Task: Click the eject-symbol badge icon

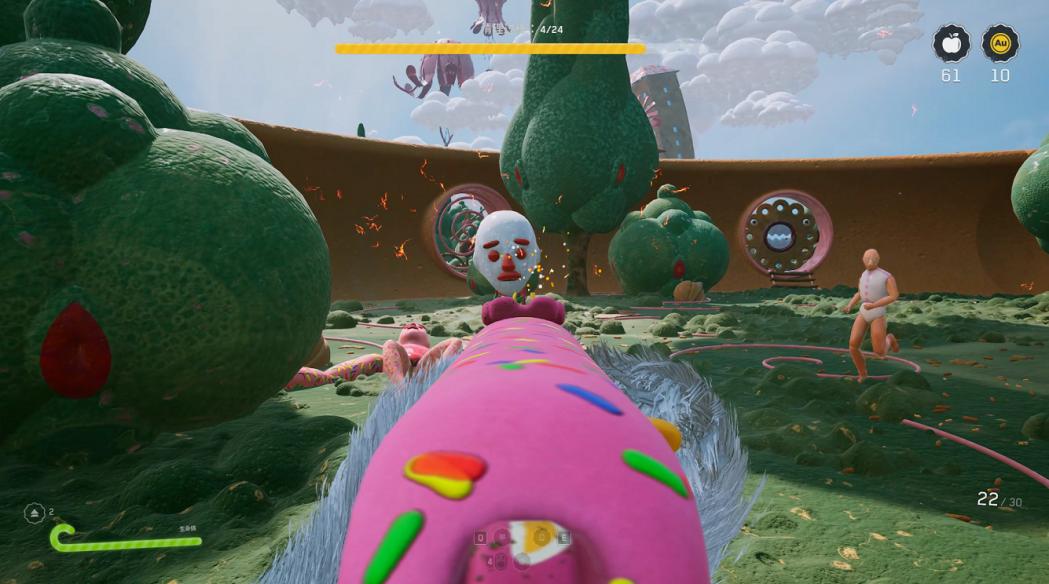Action: [x=34, y=513]
